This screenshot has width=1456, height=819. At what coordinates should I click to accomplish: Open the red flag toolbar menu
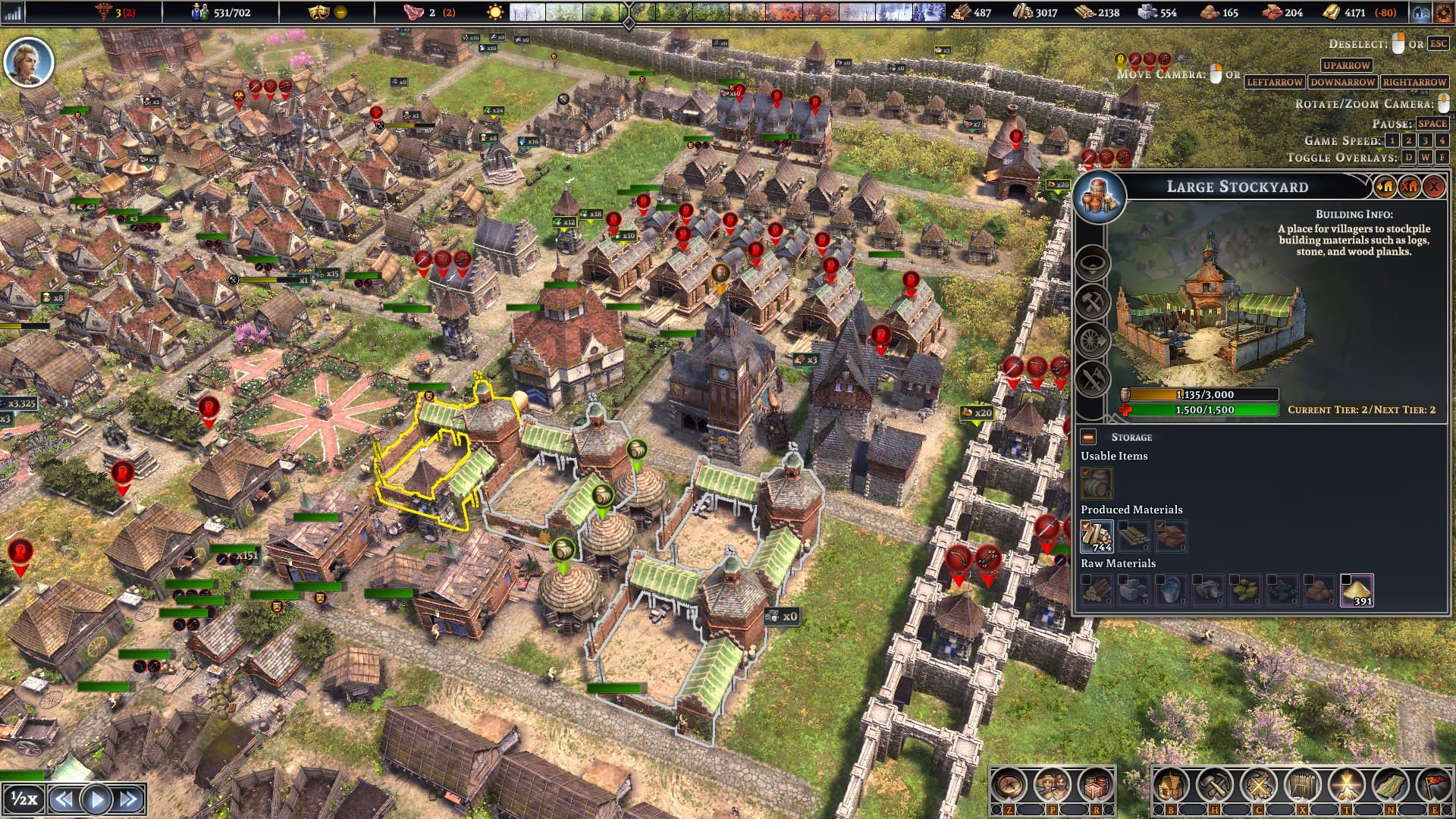click(x=1434, y=786)
